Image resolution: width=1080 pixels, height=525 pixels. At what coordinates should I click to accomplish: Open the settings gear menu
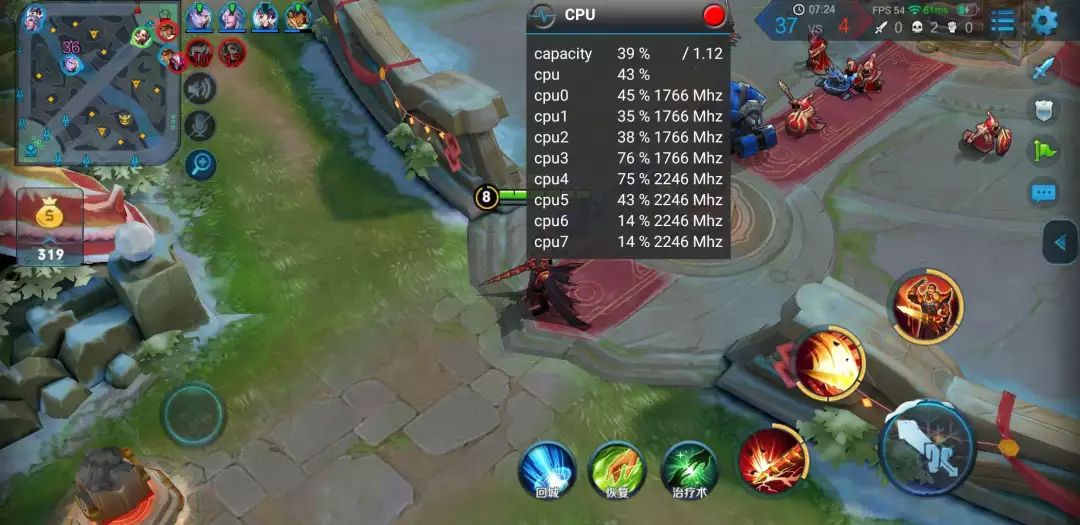[1045, 20]
